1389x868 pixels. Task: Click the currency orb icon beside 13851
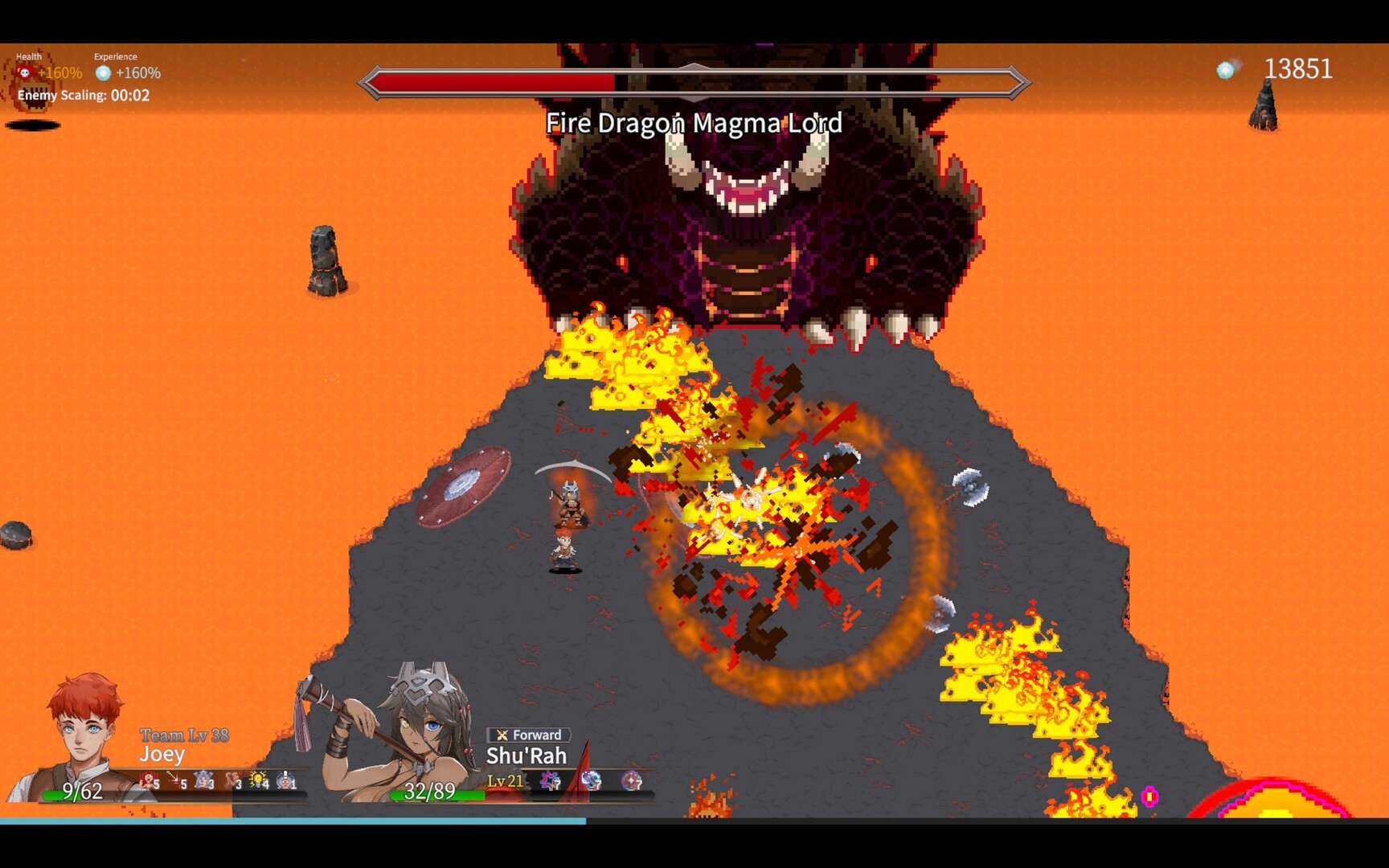pyautogui.click(x=1226, y=70)
